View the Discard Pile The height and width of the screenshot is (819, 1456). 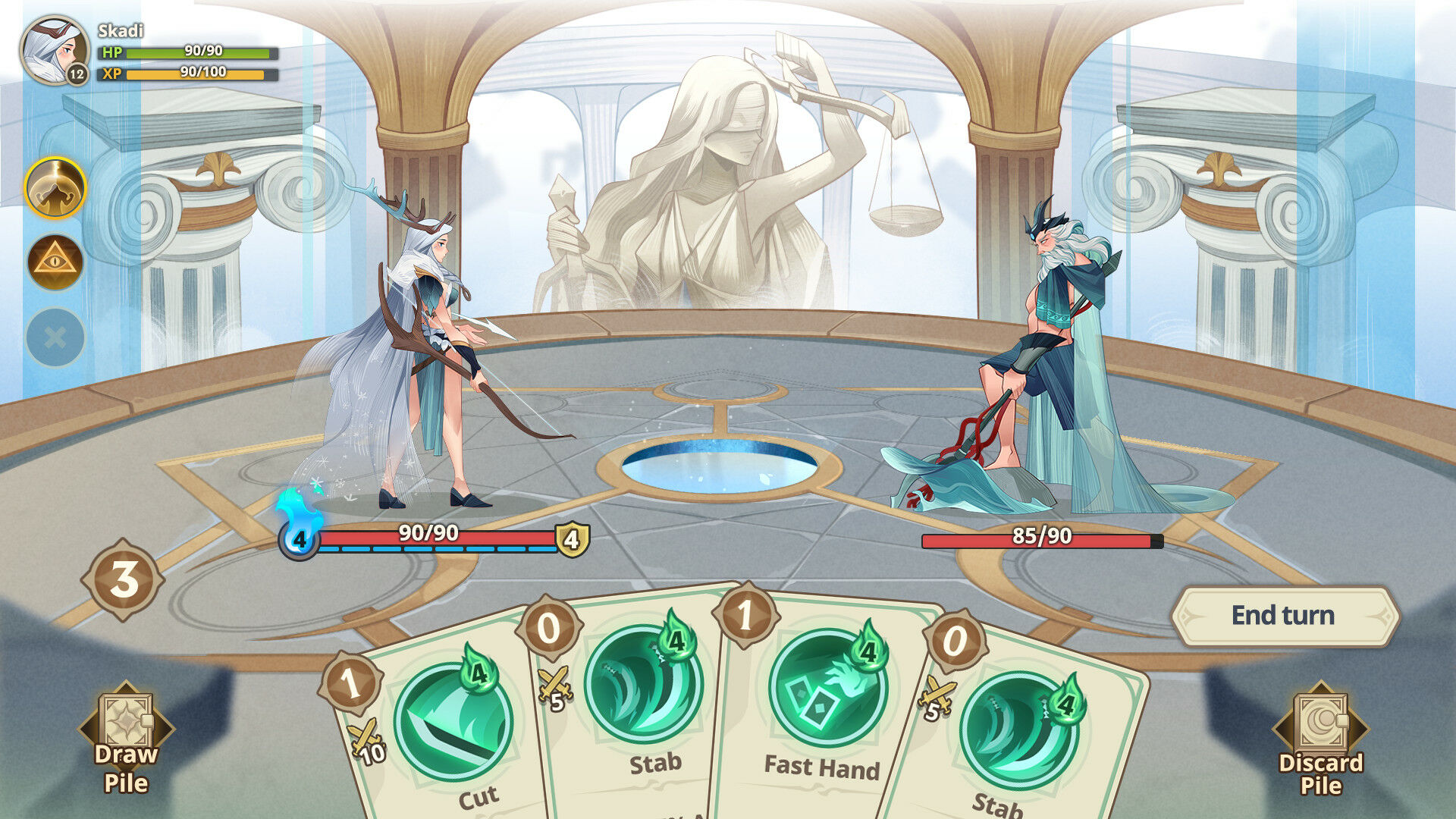1320,739
